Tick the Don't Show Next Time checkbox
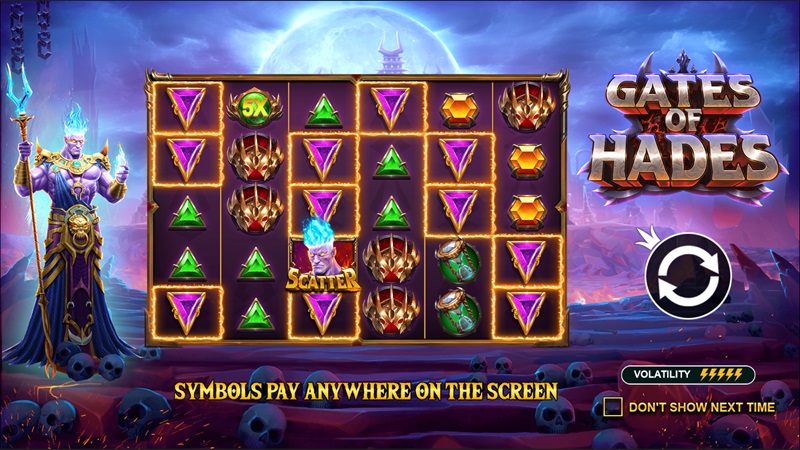800x450 pixels. (x=613, y=407)
